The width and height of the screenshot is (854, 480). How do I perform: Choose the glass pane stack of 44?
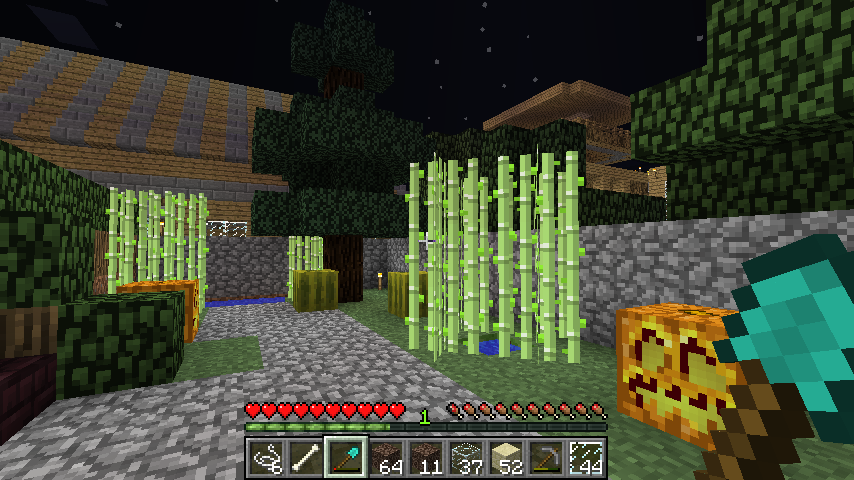(x=586, y=457)
